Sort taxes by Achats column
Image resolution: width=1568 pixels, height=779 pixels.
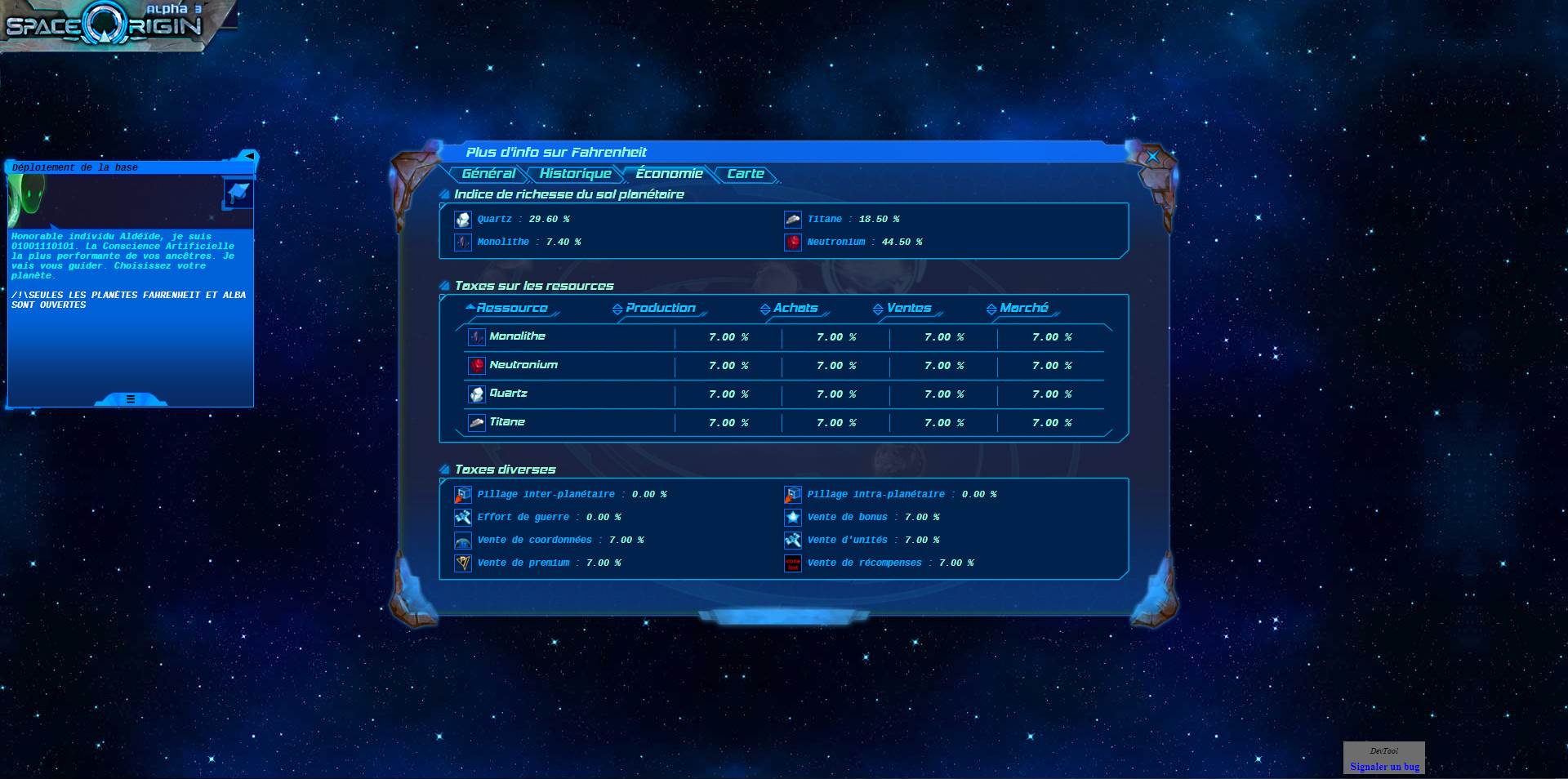pos(795,308)
